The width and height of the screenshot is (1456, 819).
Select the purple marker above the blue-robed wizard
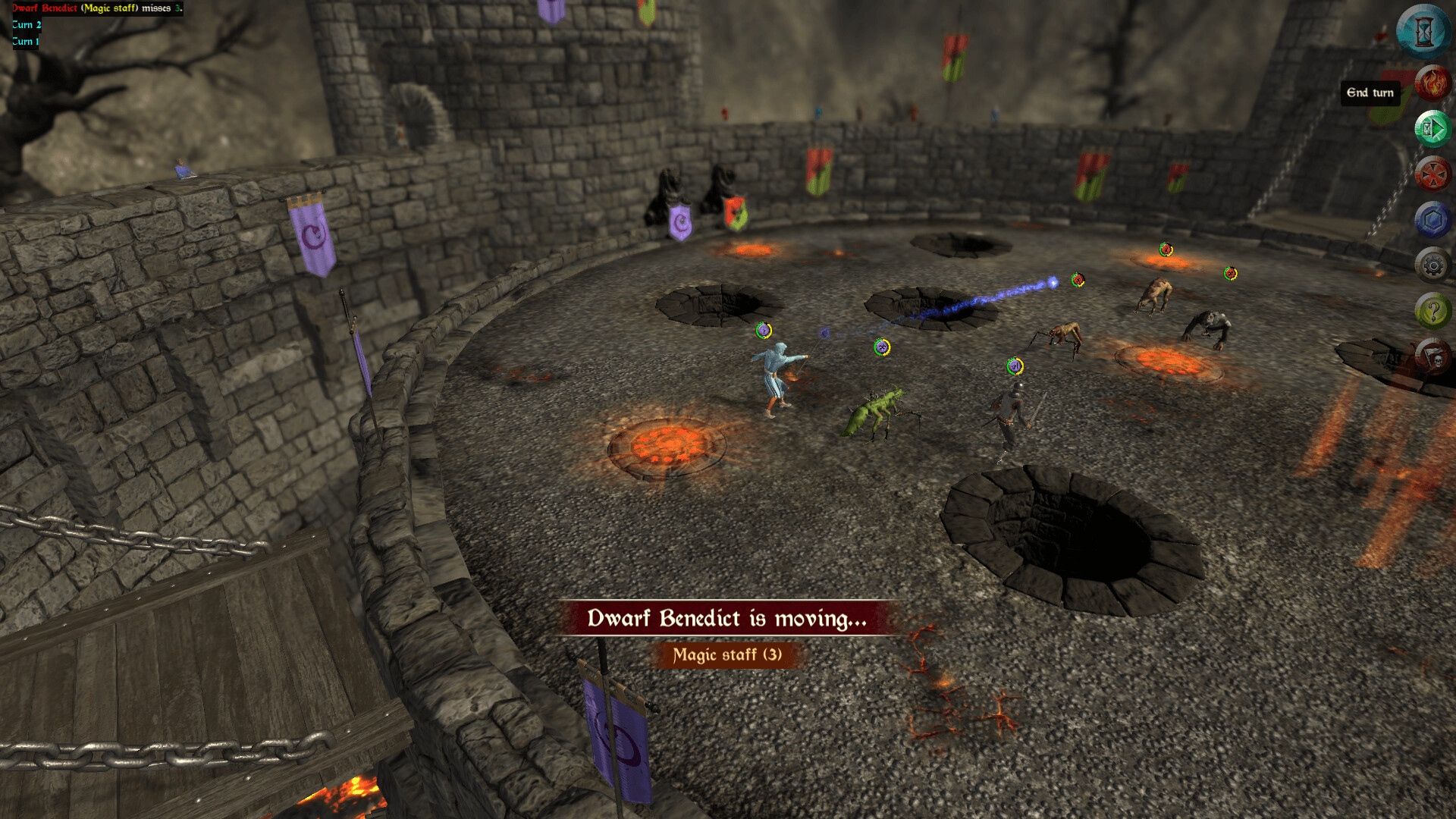click(x=764, y=331)
